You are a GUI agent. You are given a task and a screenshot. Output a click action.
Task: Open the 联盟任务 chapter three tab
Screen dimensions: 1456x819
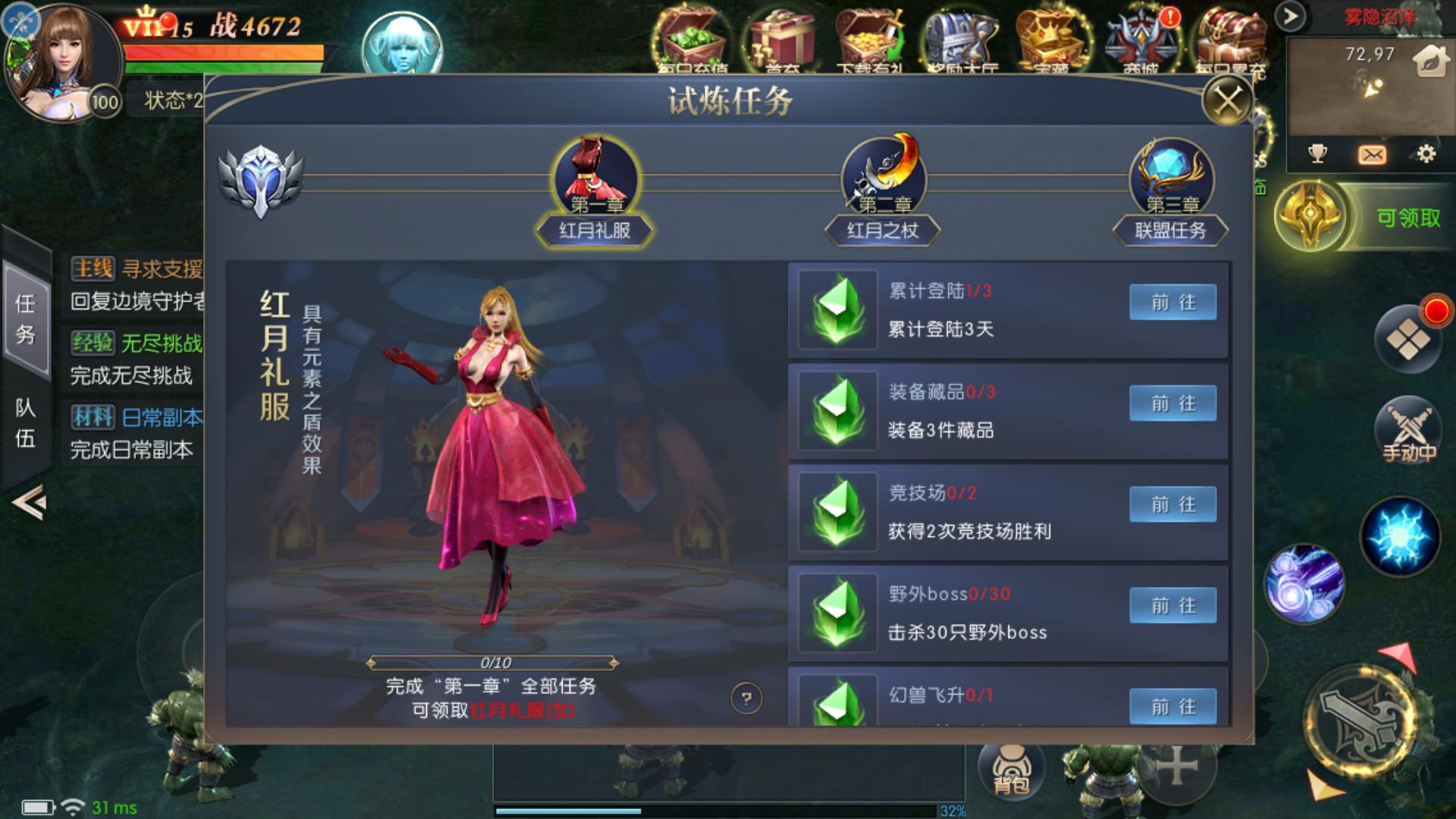coord(1170,191)
